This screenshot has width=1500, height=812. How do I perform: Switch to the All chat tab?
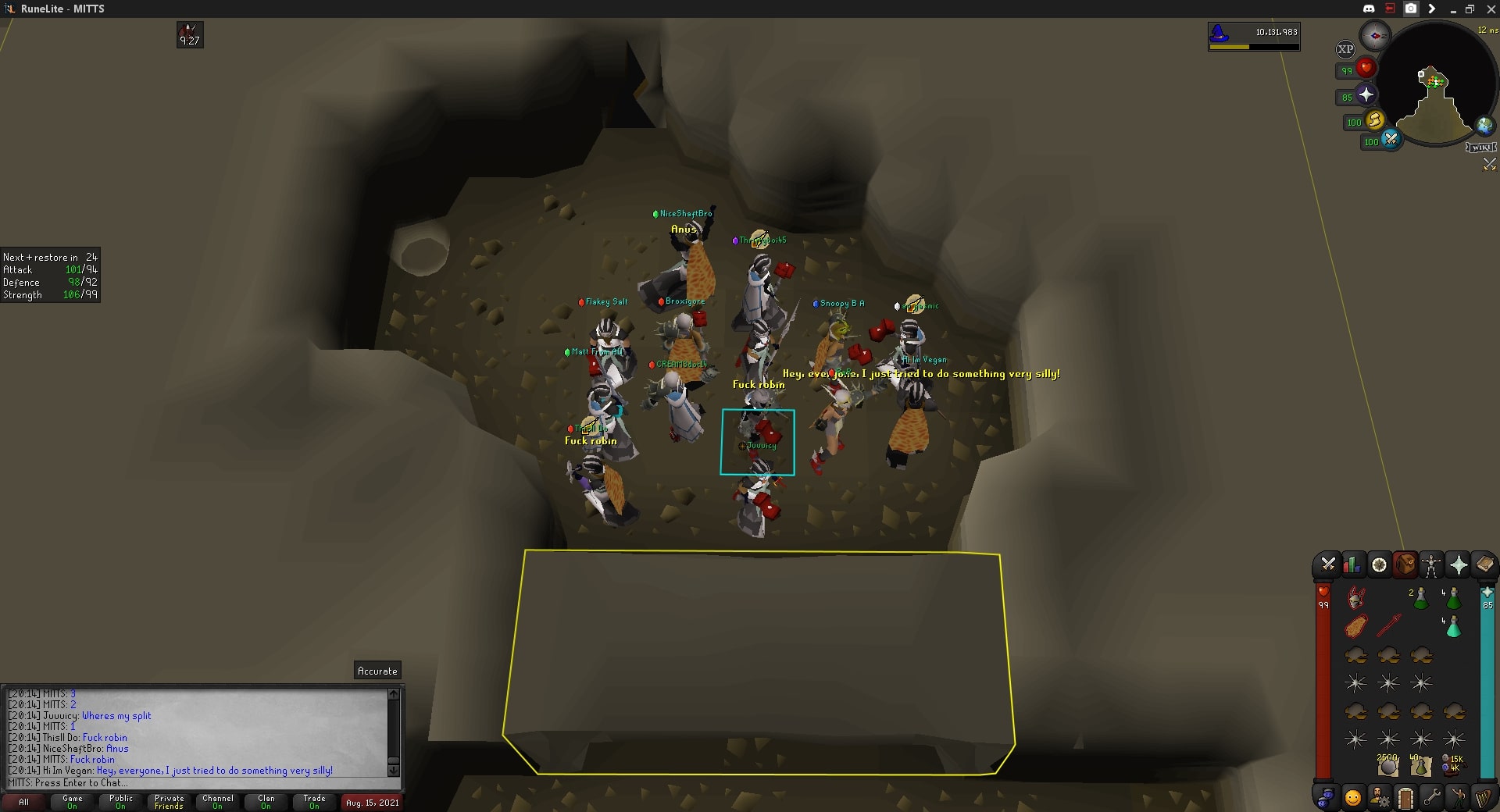[x=25, y=802]
